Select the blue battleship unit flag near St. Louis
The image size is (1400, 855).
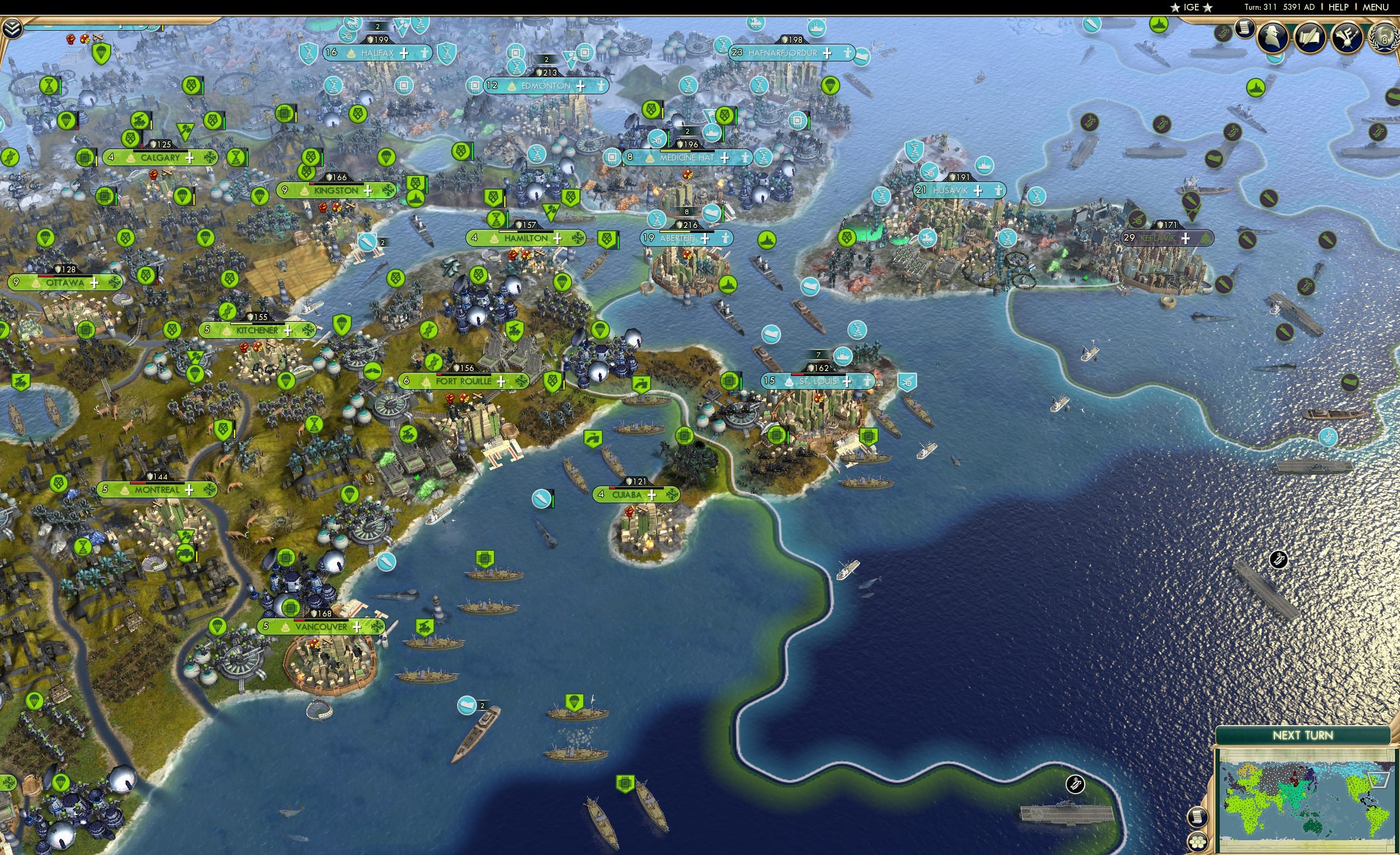click(843, 356)
